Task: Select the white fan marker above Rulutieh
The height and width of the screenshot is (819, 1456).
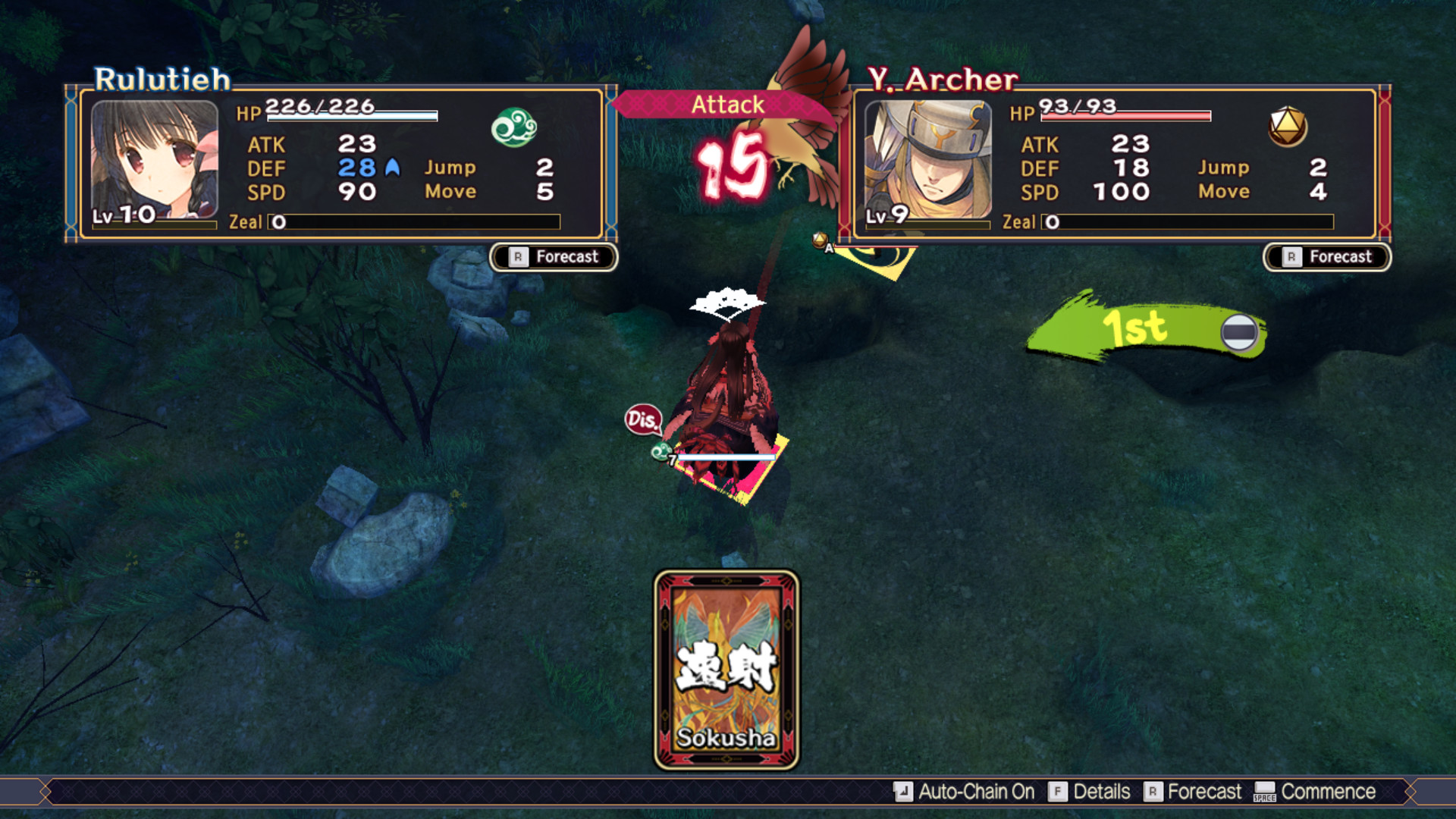Action: click(x=726, y=301)
